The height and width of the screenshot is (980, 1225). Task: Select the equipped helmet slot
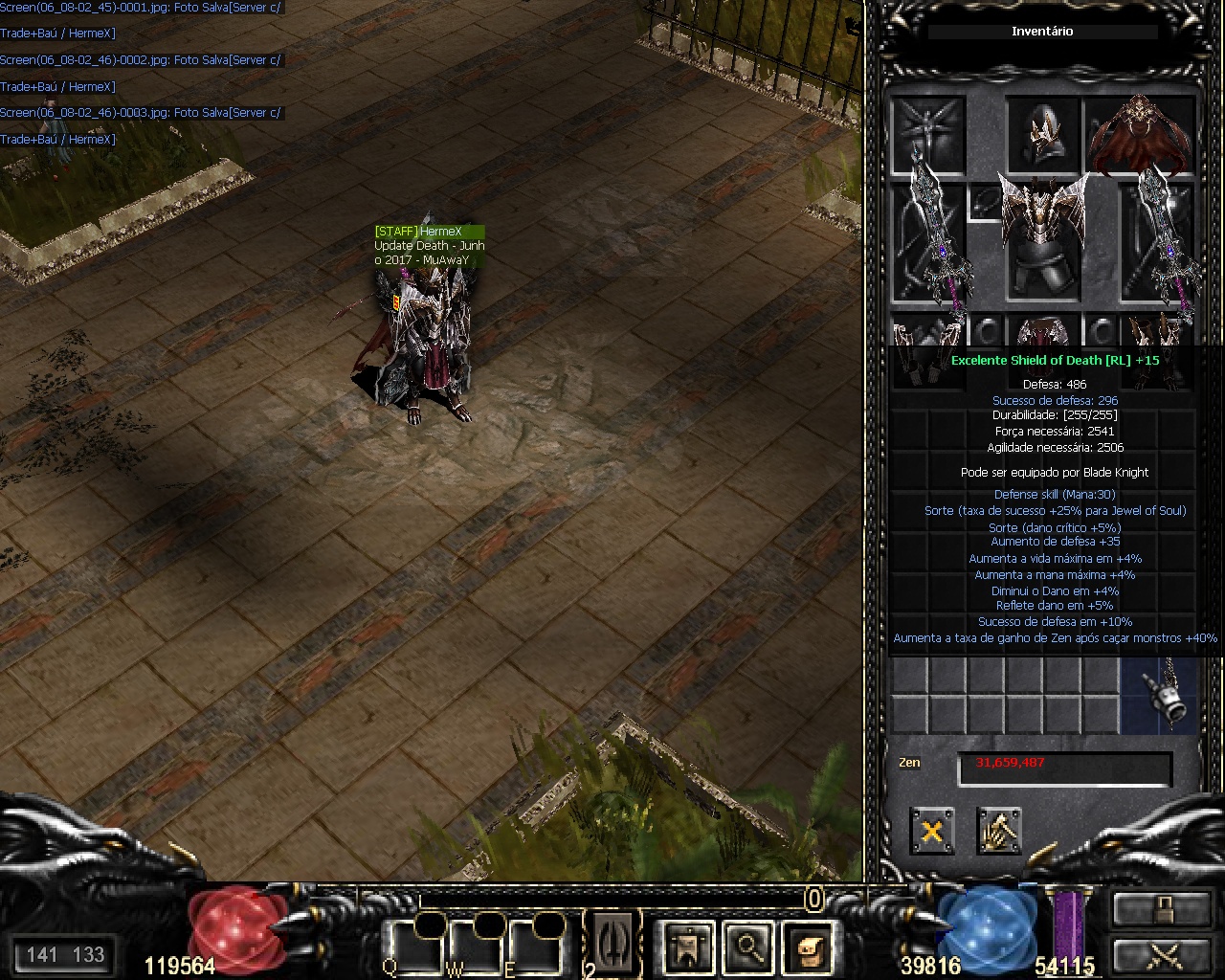(x=1042, y=136)
